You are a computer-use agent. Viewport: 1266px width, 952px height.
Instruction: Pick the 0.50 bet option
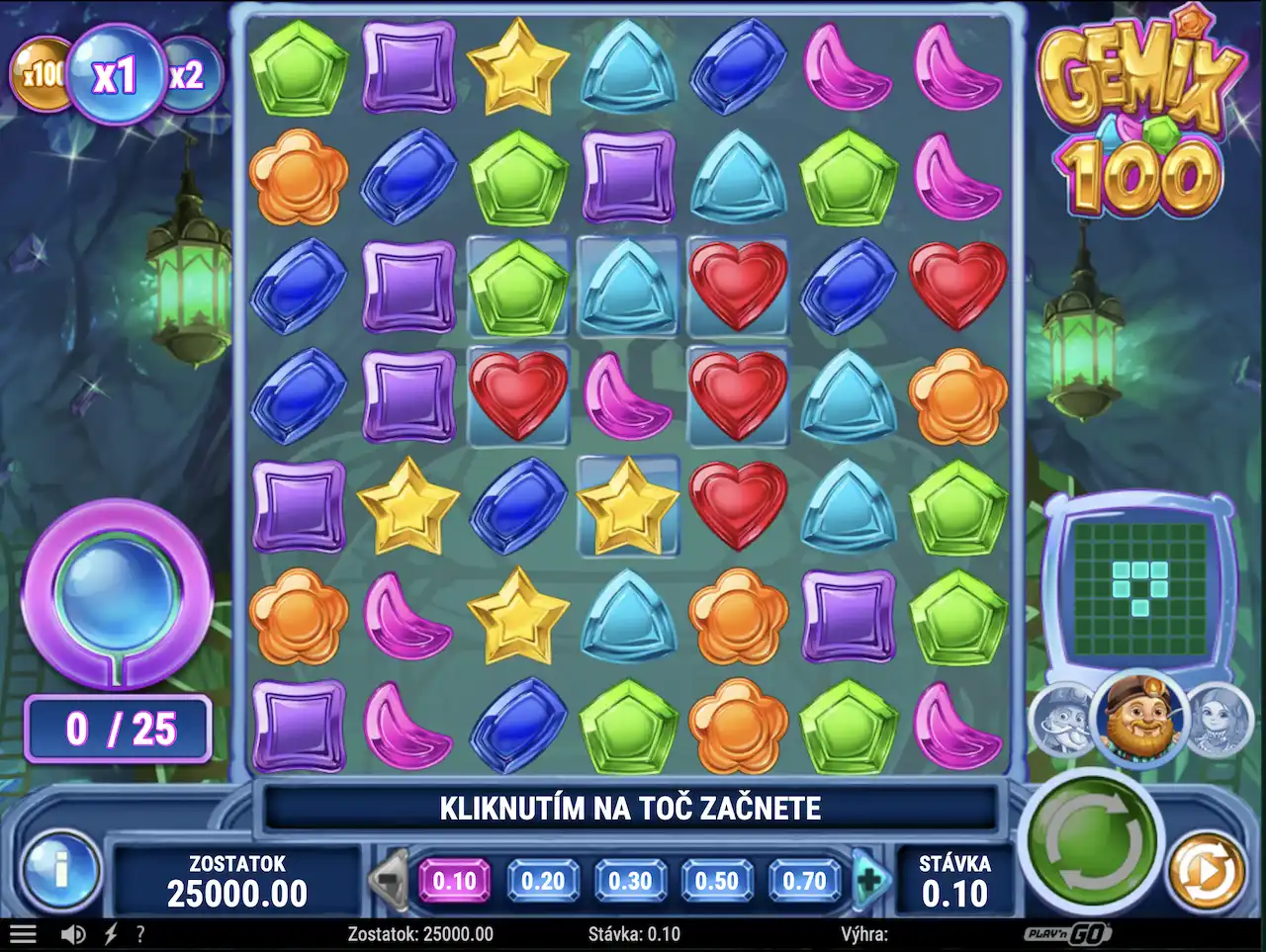coord(717,880)
